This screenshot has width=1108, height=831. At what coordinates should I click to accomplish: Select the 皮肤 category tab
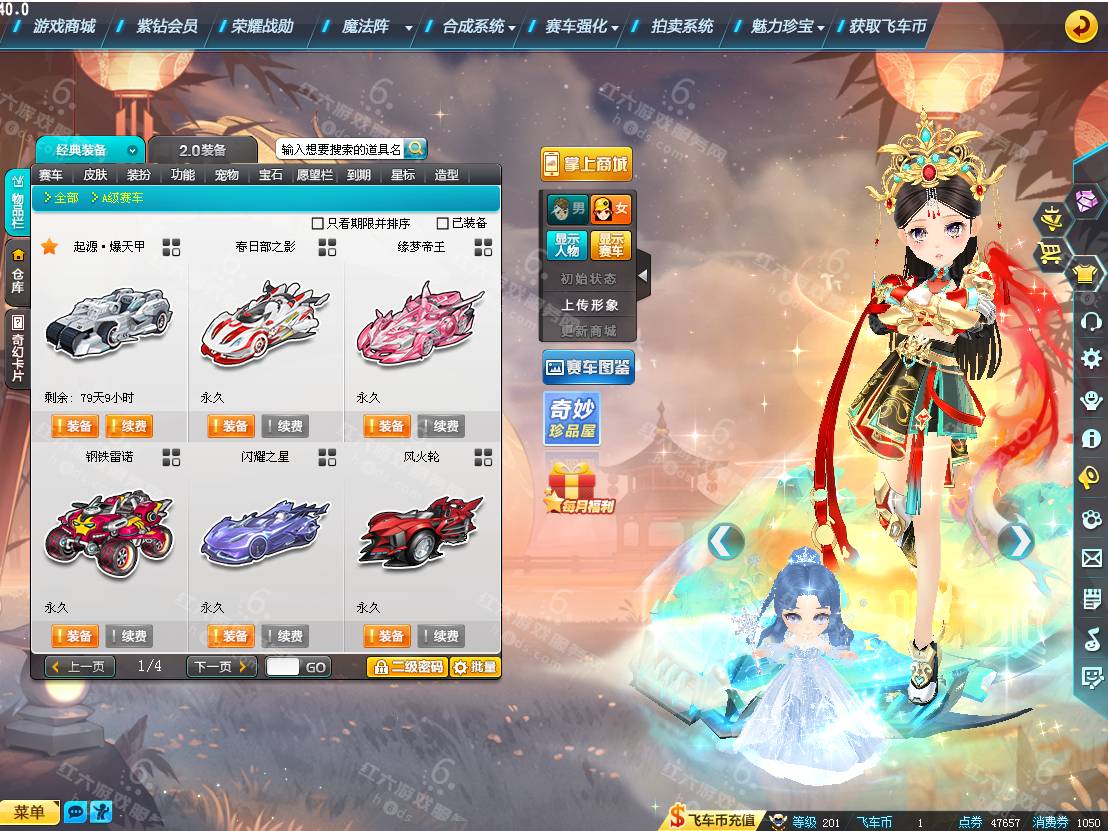pos(95,175)
